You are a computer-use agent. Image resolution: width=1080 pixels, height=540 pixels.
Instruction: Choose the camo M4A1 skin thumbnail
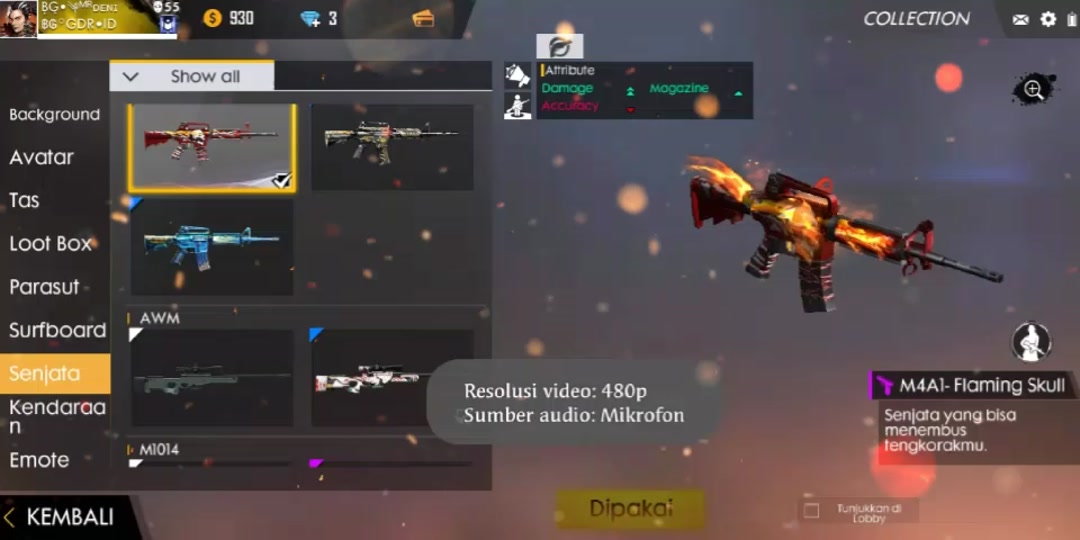pos(392,147)
